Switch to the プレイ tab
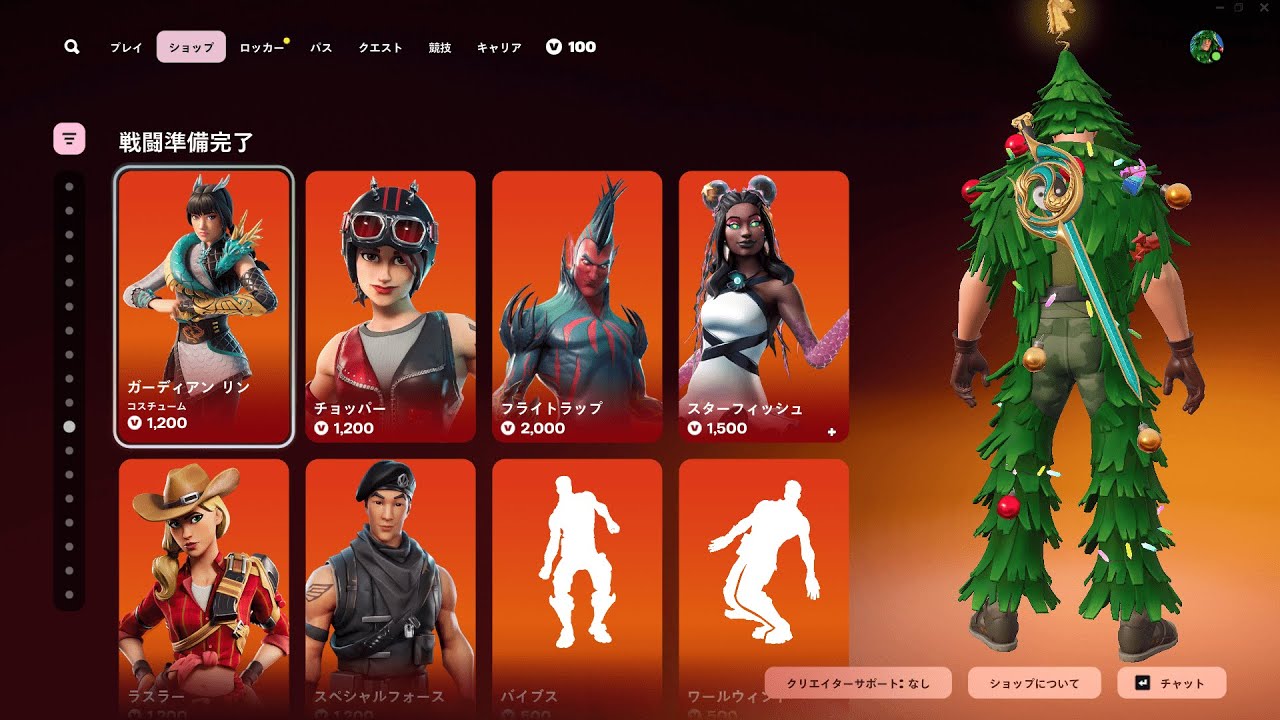The width and height of the screenshot is (1280, 720). pyautogui.click(x=126, y=47)
